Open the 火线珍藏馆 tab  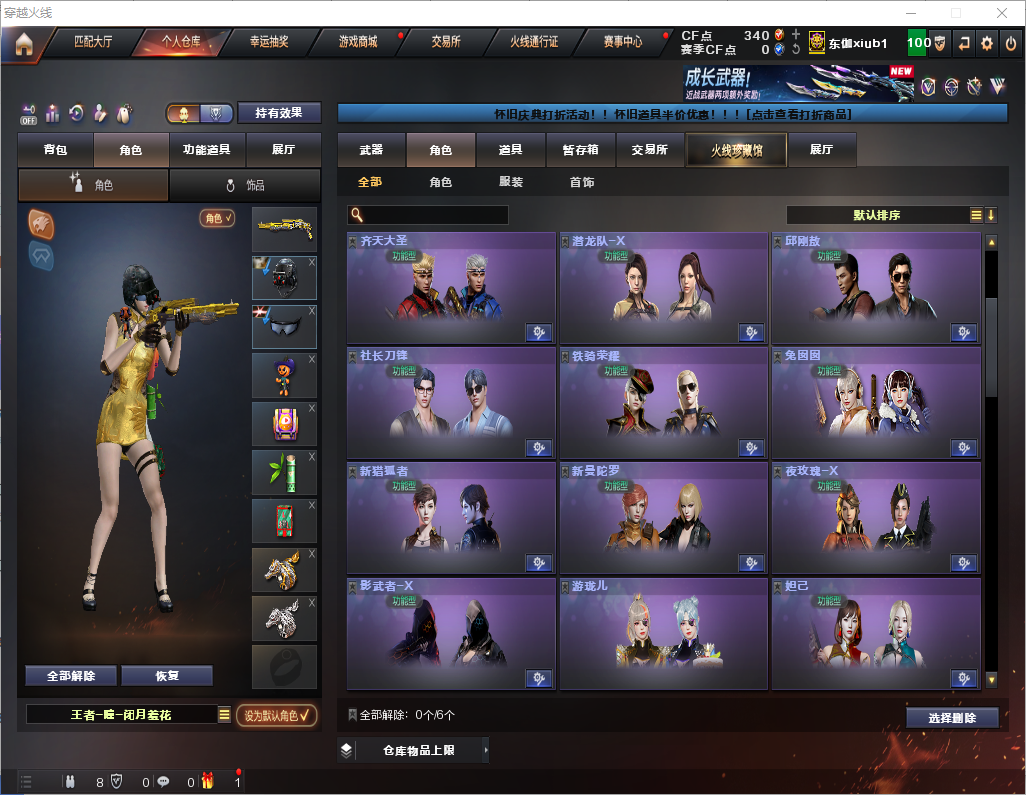point(736,150)
